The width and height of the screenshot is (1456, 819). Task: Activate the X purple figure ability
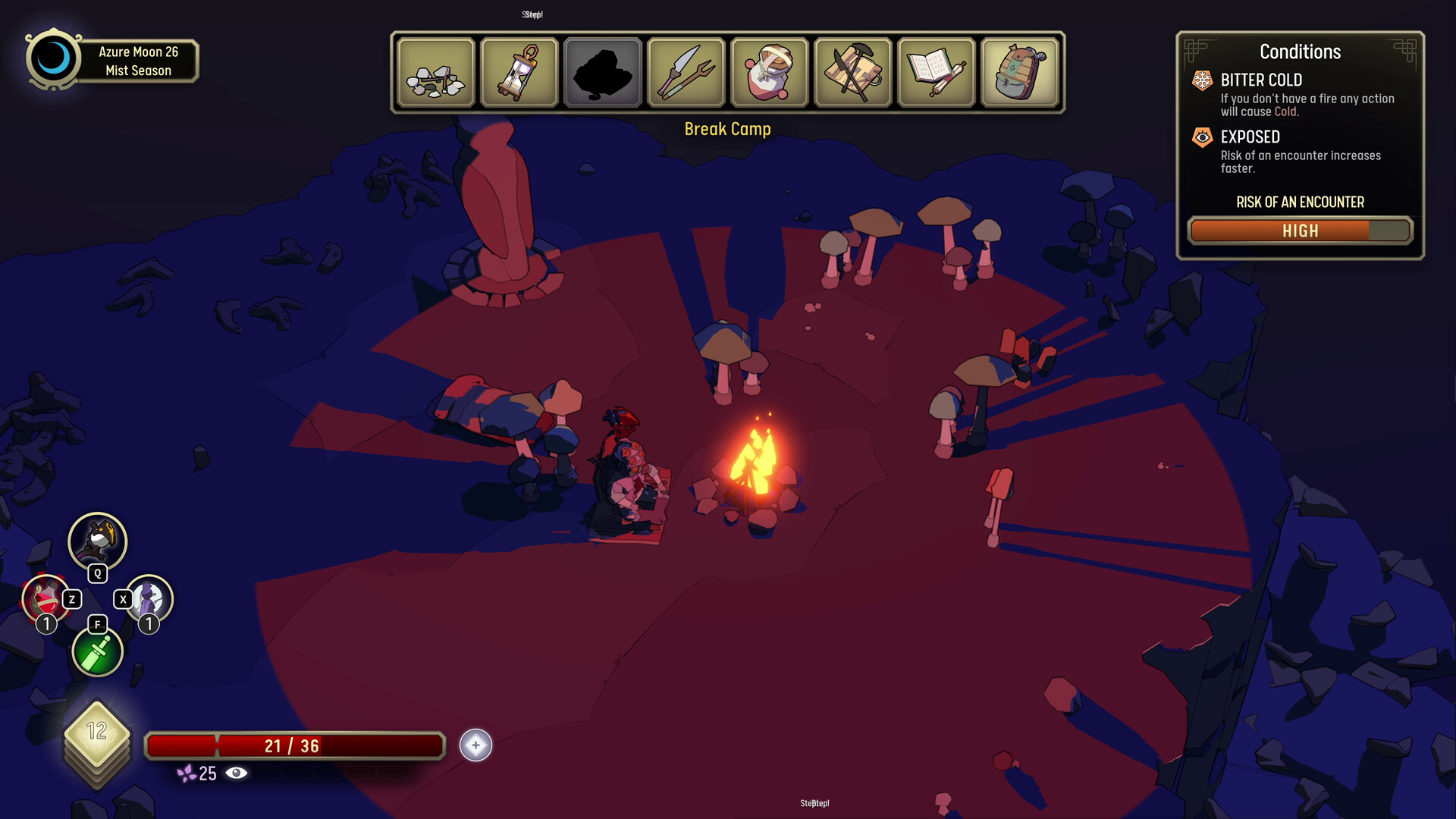[149, 599]
